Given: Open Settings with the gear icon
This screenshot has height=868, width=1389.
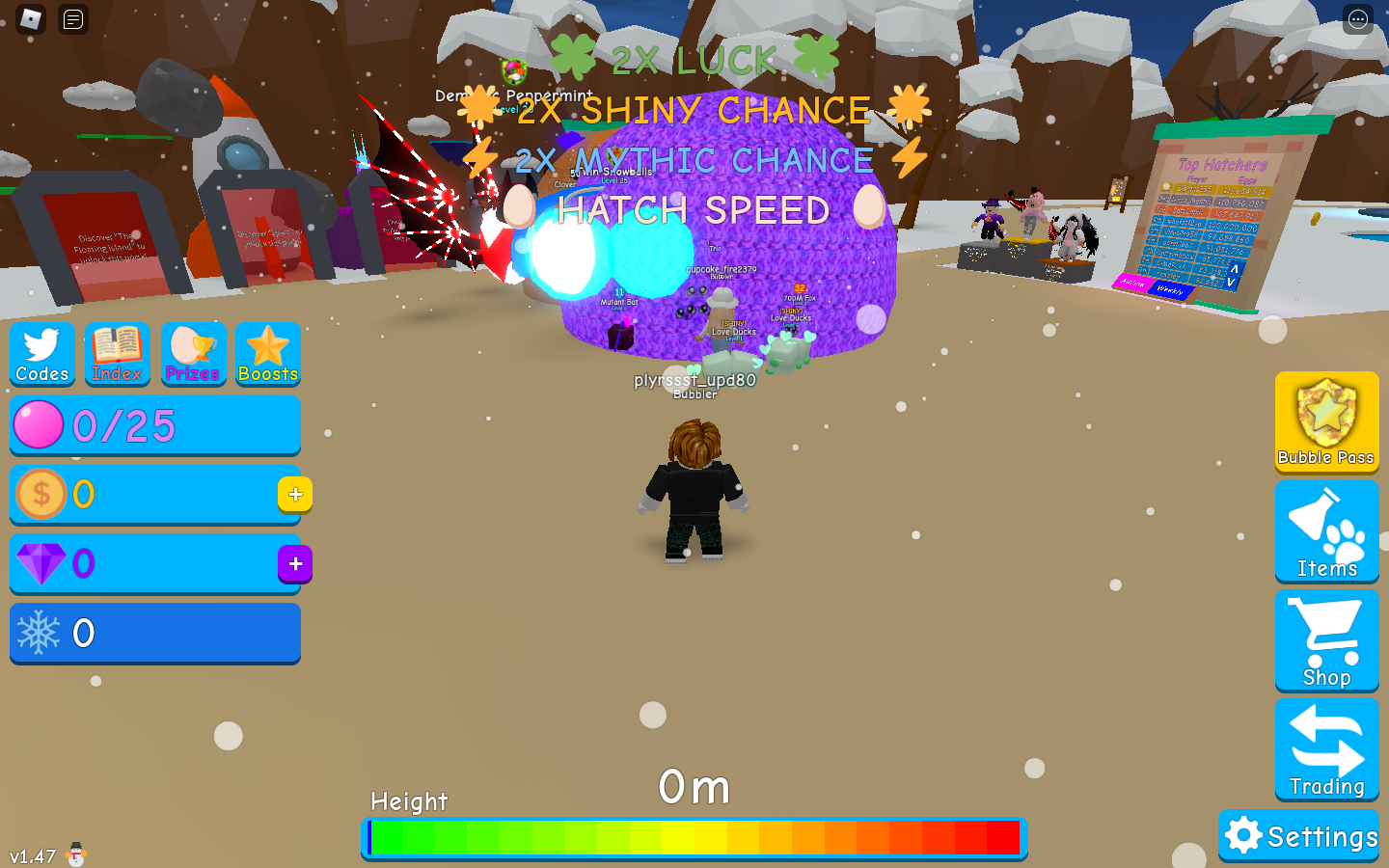Looking at the screenshot, I should click(1298, 835).
